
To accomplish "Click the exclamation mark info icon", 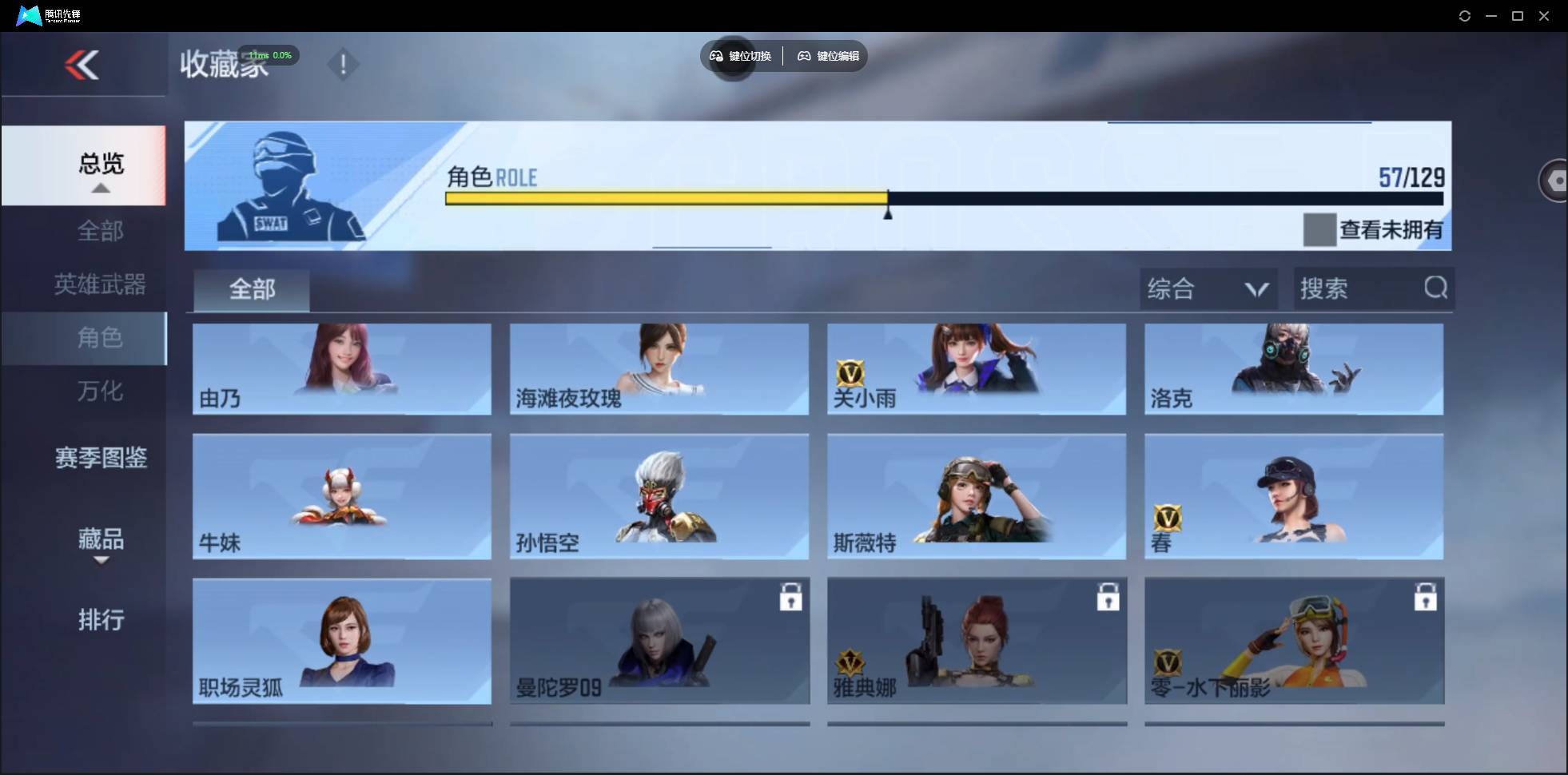I will (x=344, y=64).
